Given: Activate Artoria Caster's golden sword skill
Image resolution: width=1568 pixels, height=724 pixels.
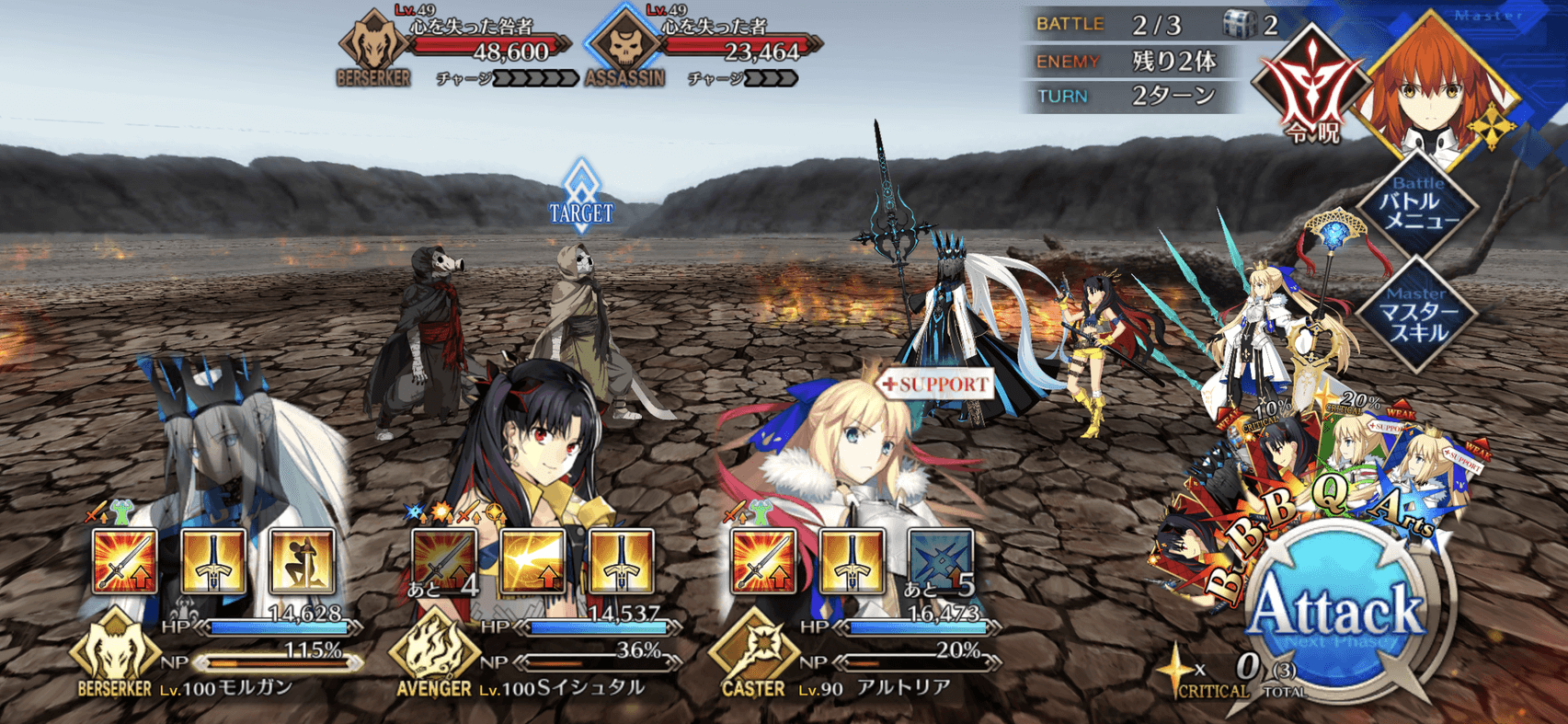Looking at the screenshot, I should 852,560.
